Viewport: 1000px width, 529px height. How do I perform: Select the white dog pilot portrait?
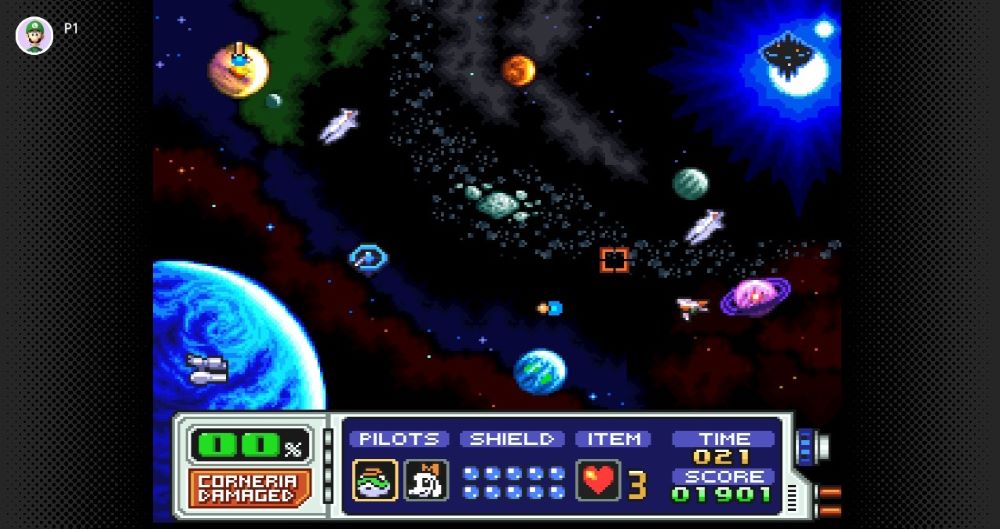click(426, 480)
